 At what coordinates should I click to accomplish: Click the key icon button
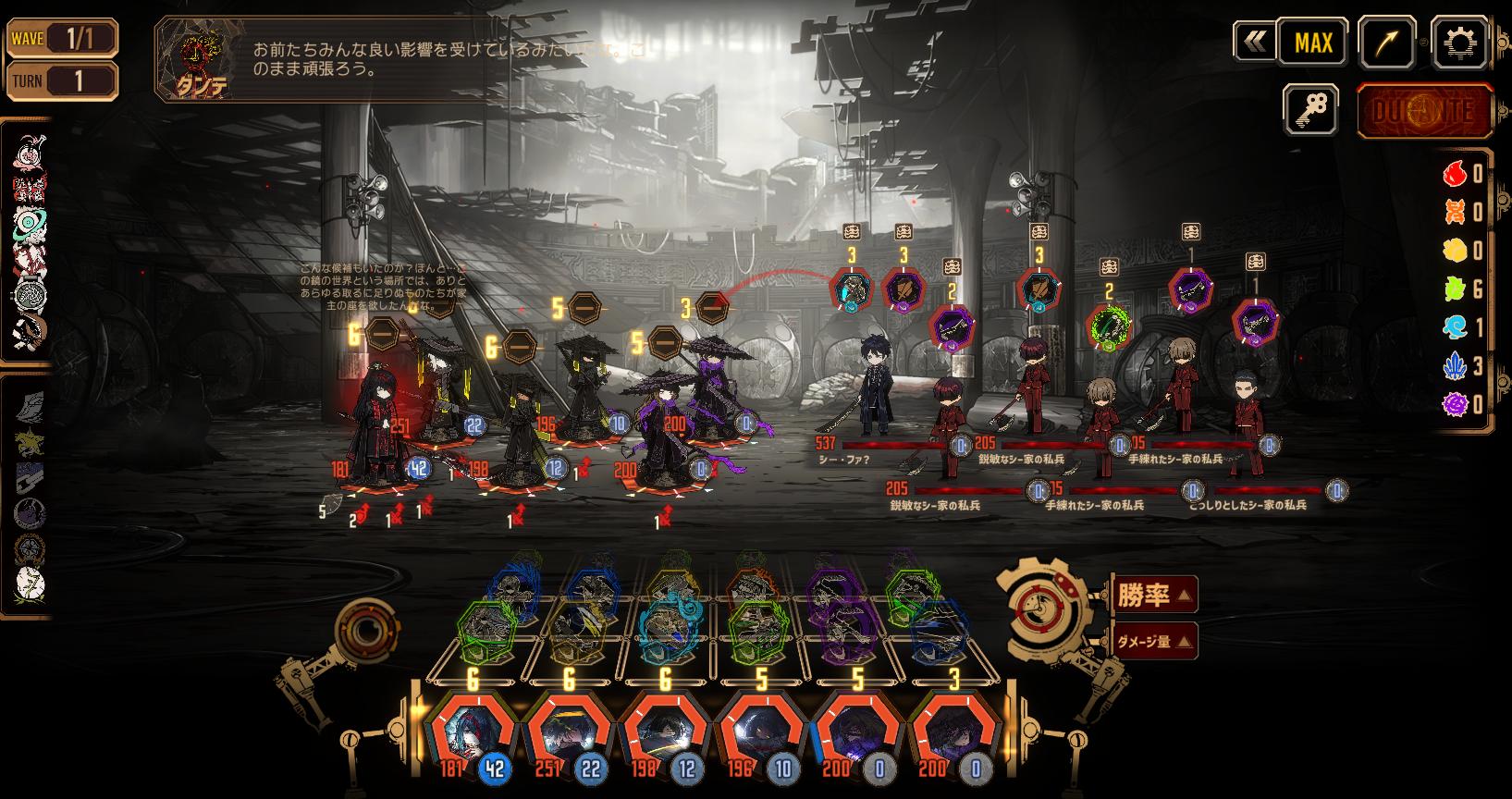click(1310, 110)
